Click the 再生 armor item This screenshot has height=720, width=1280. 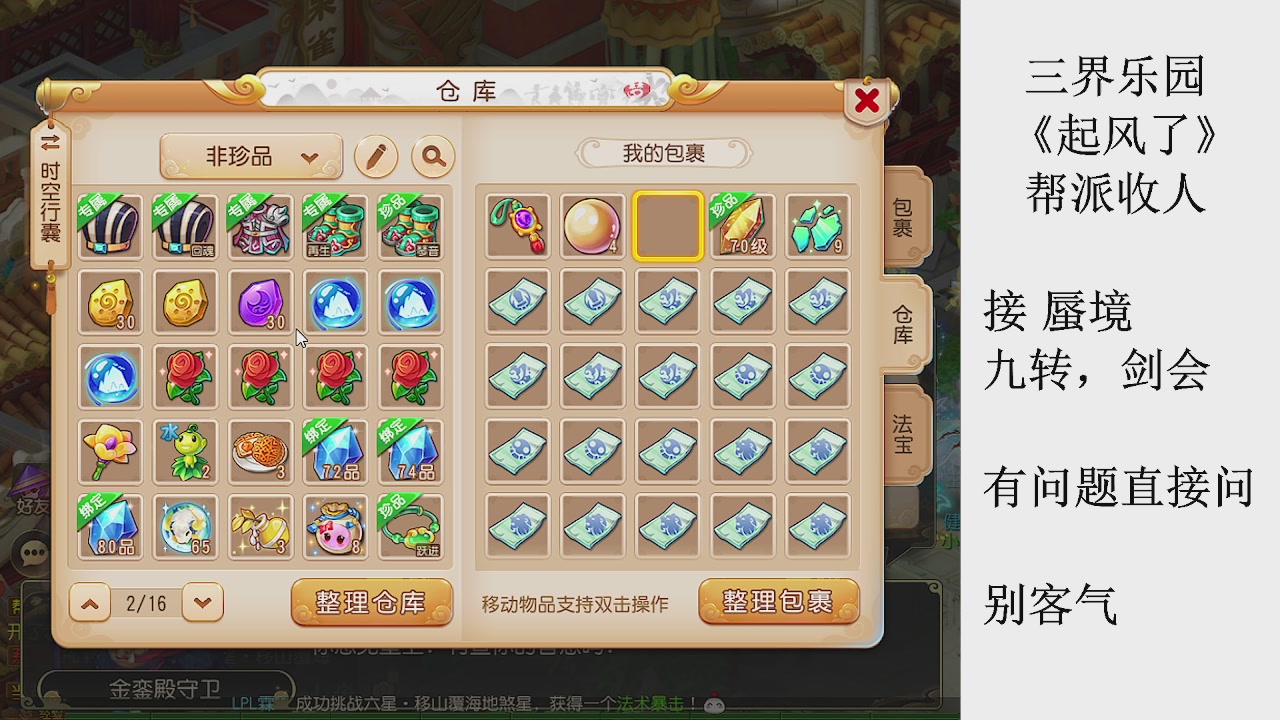(335, 228)
